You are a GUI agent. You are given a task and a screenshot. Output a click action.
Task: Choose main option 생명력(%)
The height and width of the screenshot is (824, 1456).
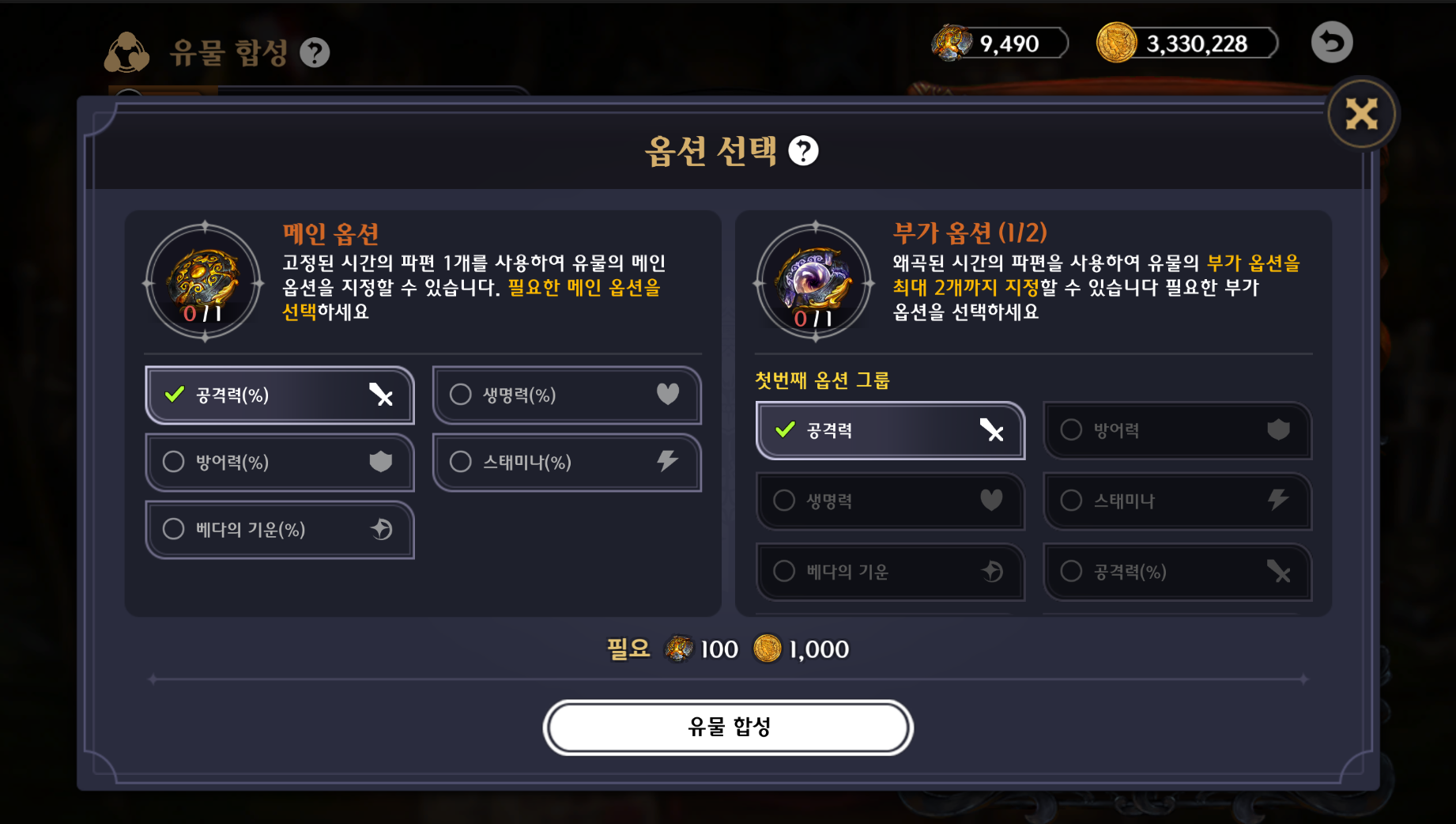click(566, 395)
